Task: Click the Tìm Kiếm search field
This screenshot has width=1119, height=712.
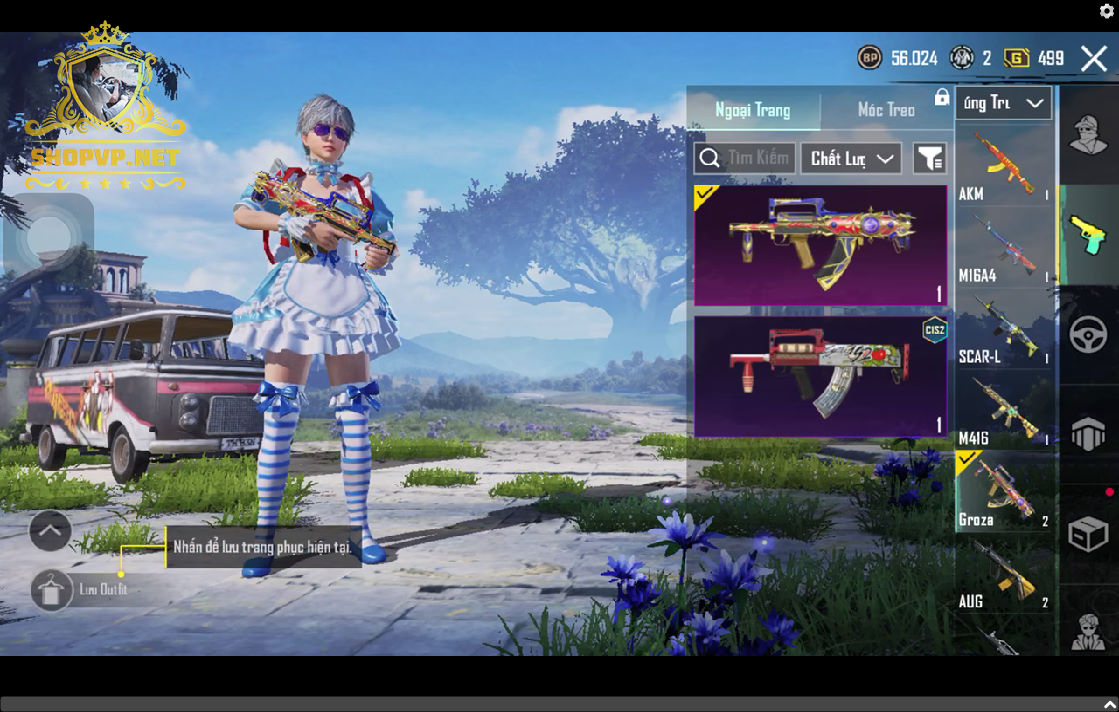Action: click(745, 158)
